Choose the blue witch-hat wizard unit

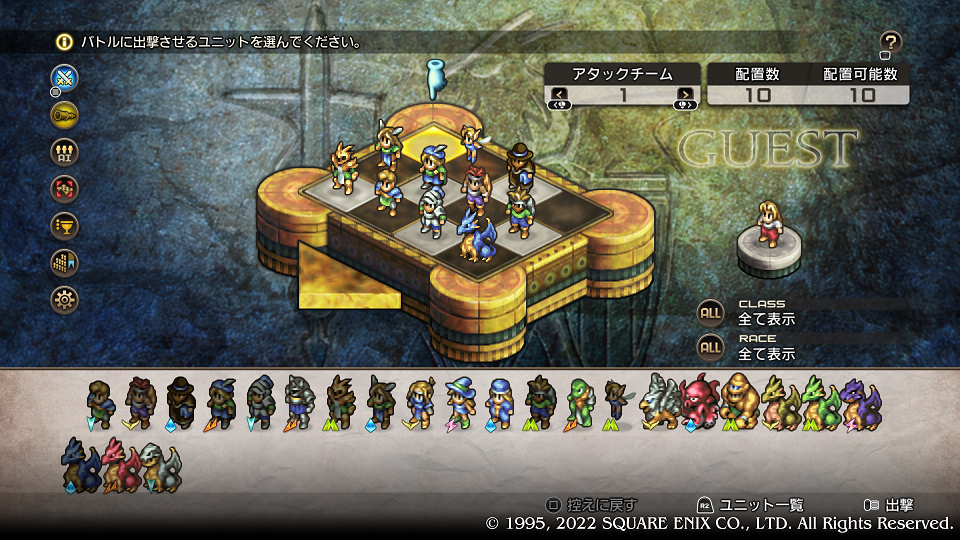460,402
